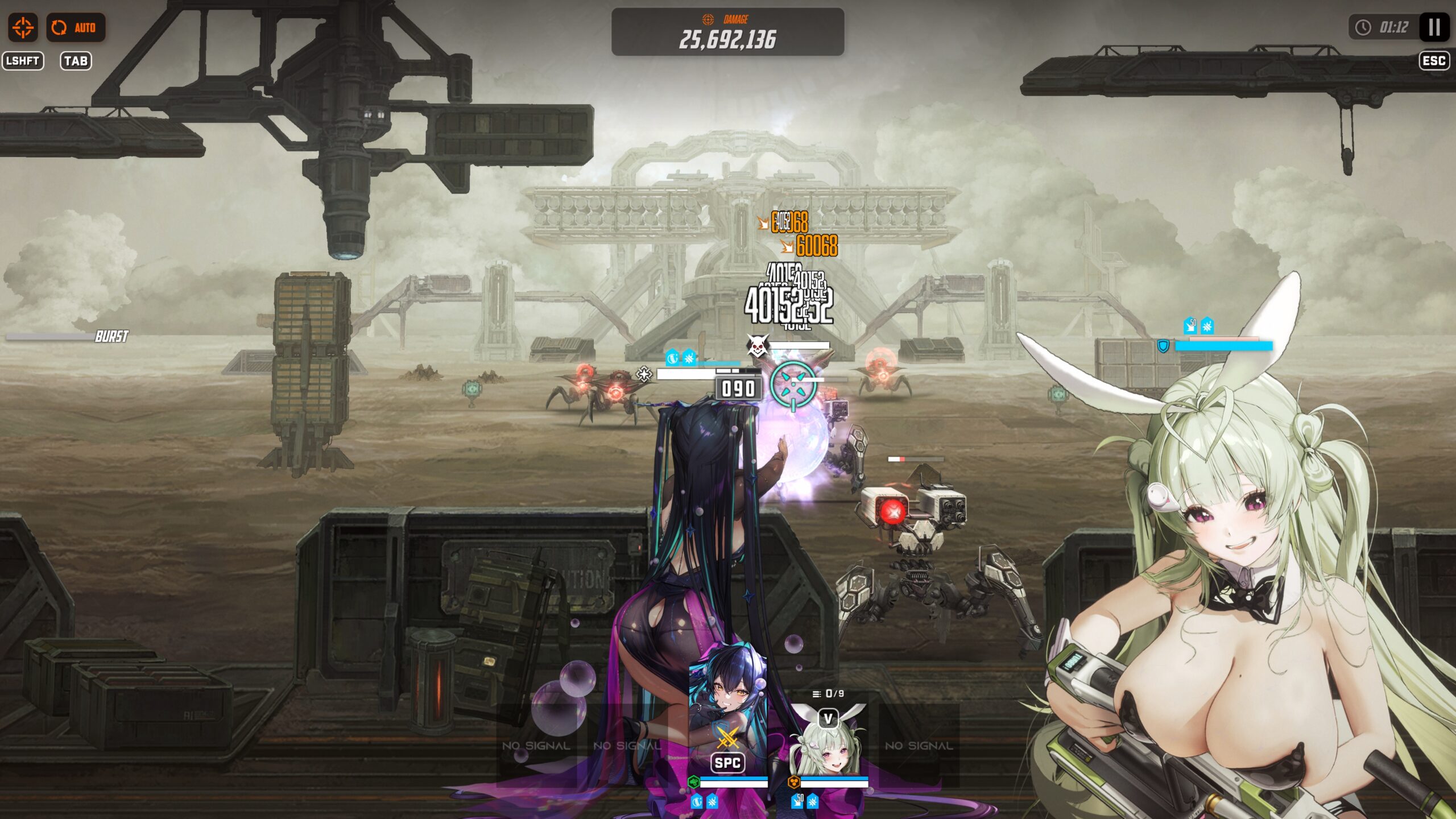Screen dimensions: 1456x819
Task: Toggle the AUTO burst button
Action: (76, 27)
